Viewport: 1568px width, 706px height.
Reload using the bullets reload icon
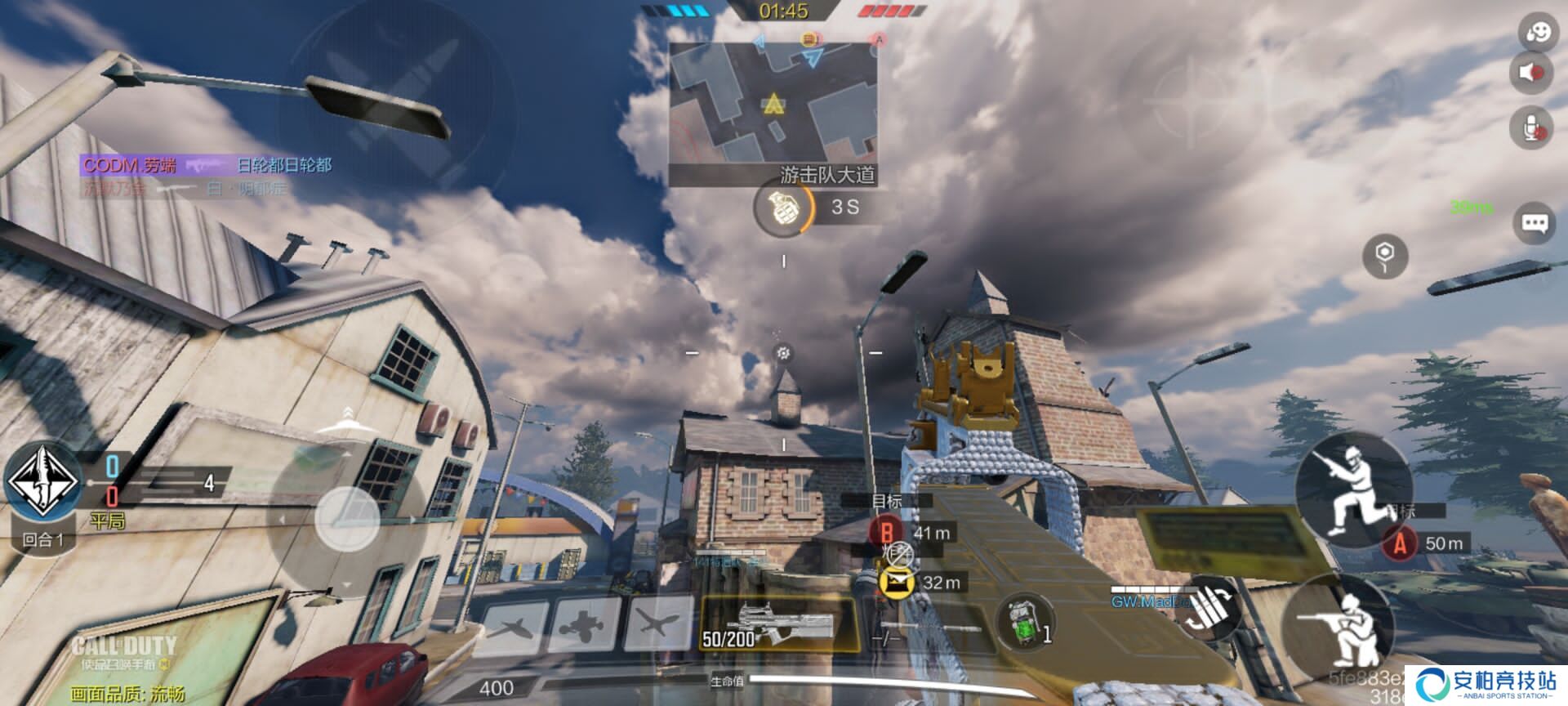(x=1211, y=610)
